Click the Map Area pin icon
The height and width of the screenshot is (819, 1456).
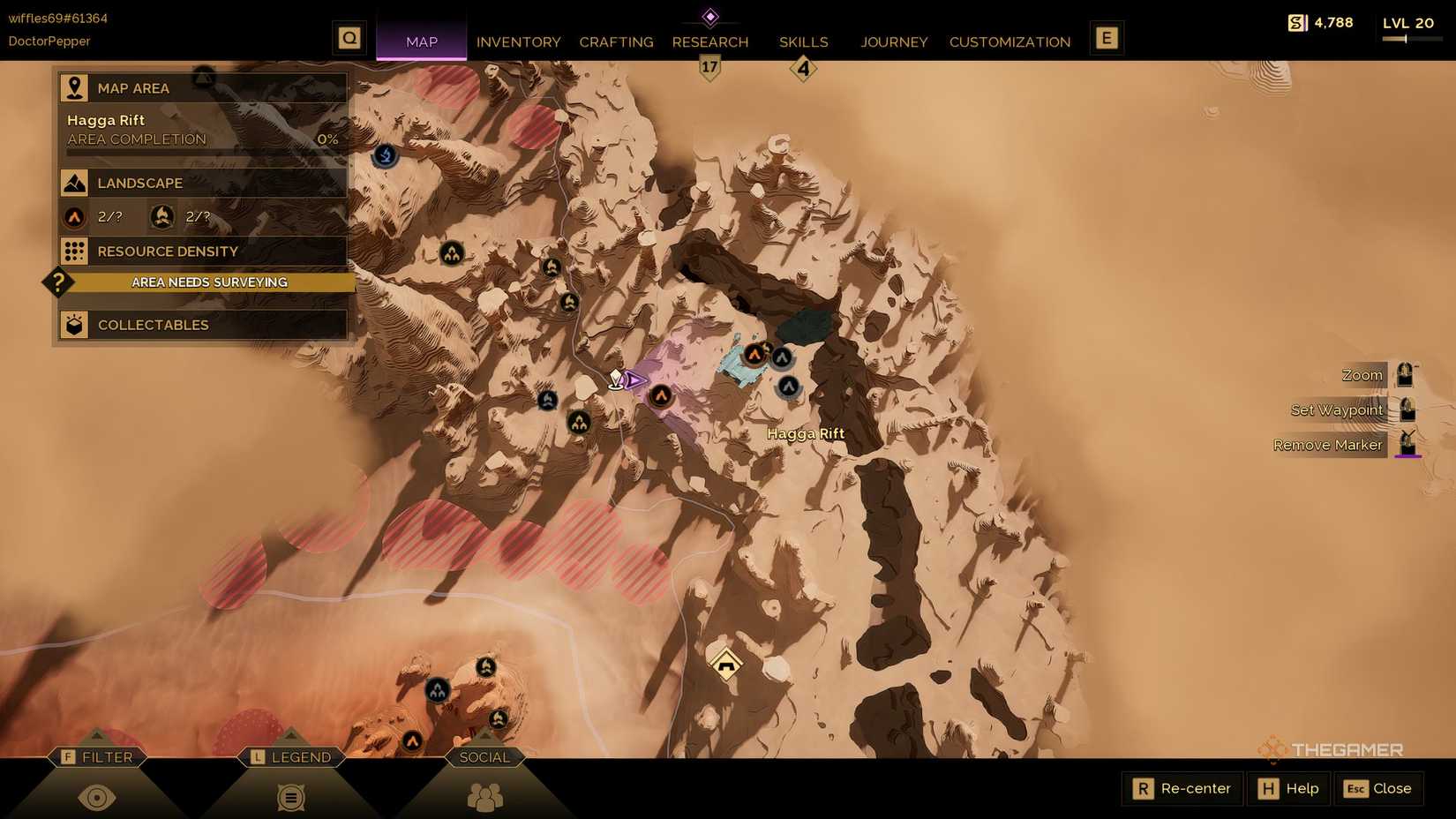75,87
